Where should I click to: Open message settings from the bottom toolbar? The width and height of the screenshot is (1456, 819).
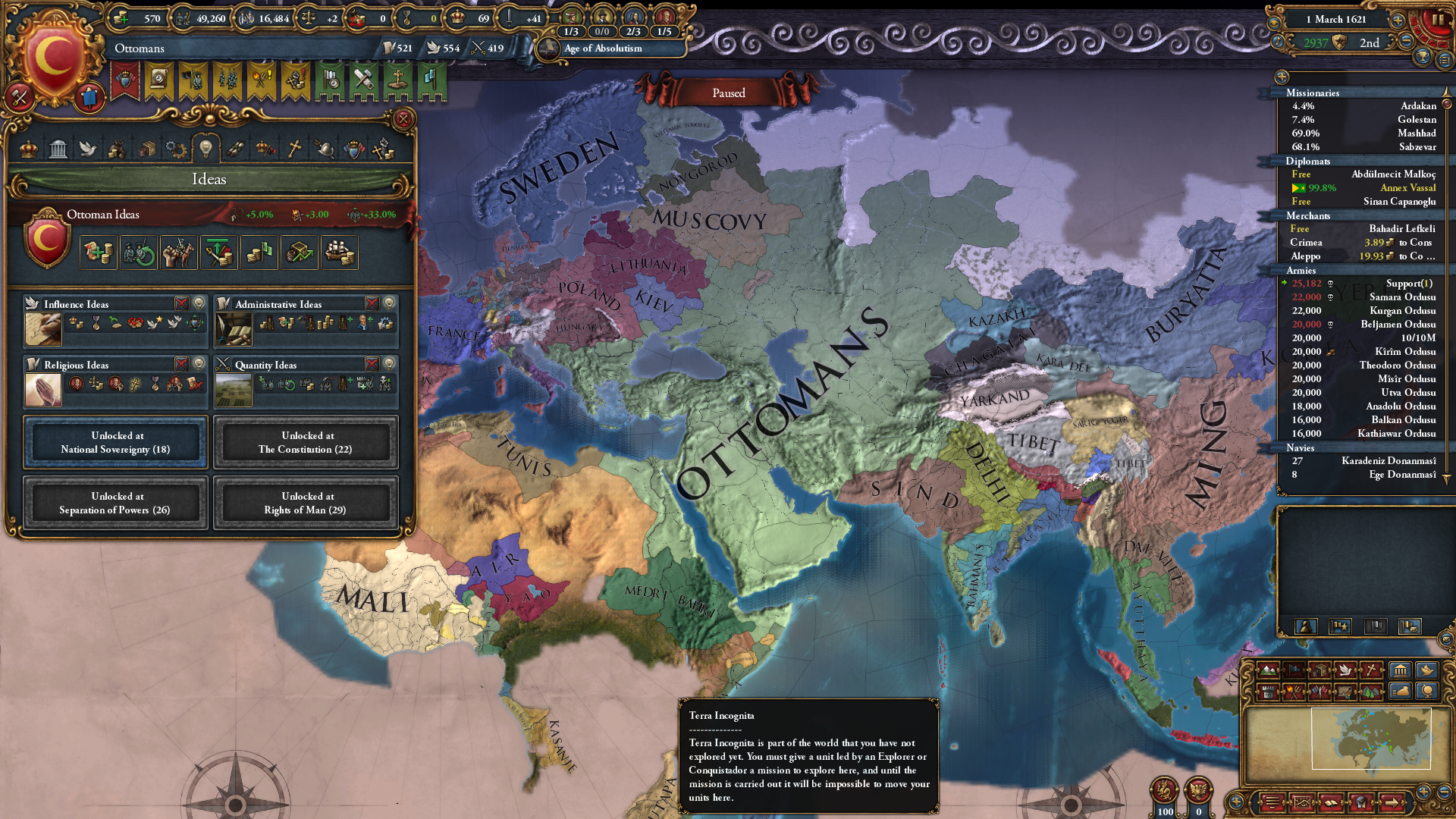[x=1273, y=802]
